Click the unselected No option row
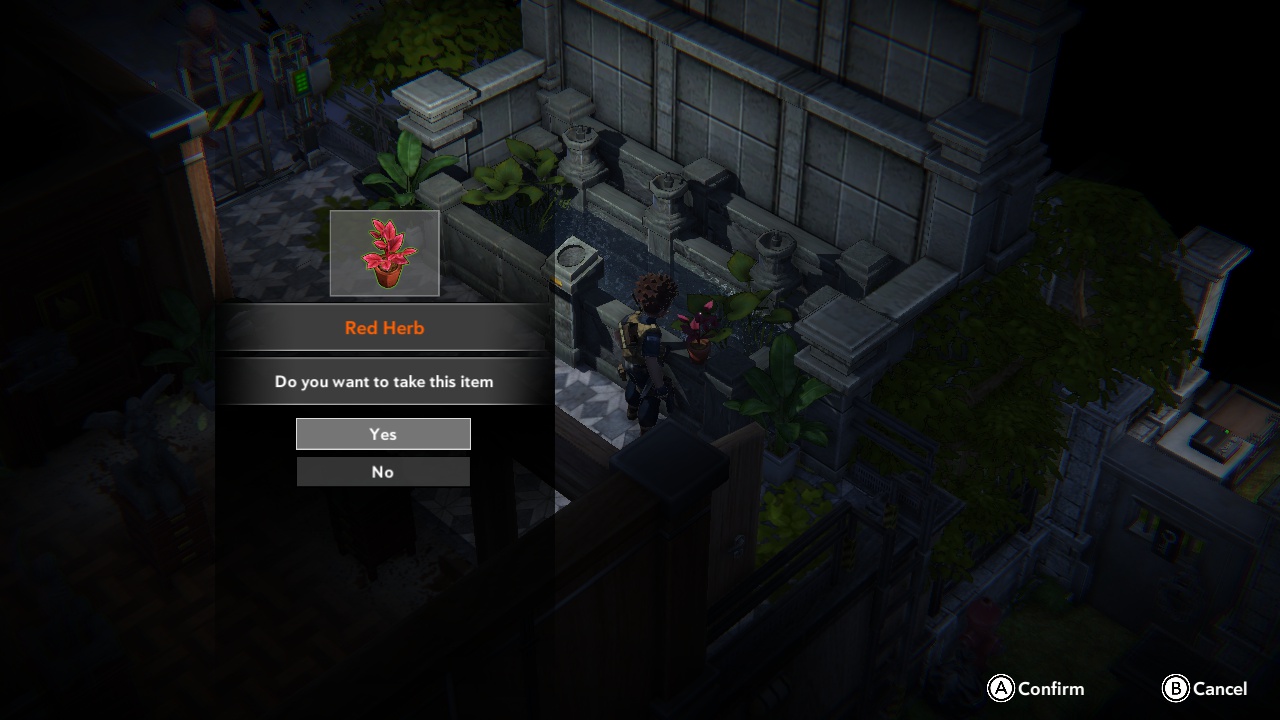 [x=383, y=471]
